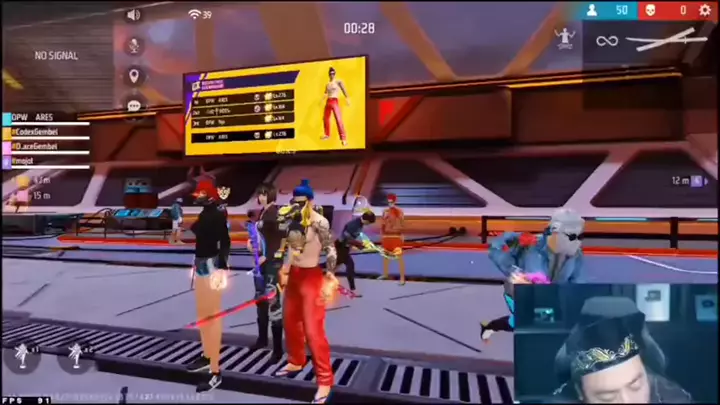
Task: Open the gear settings menu
Action: pos(704,10)
